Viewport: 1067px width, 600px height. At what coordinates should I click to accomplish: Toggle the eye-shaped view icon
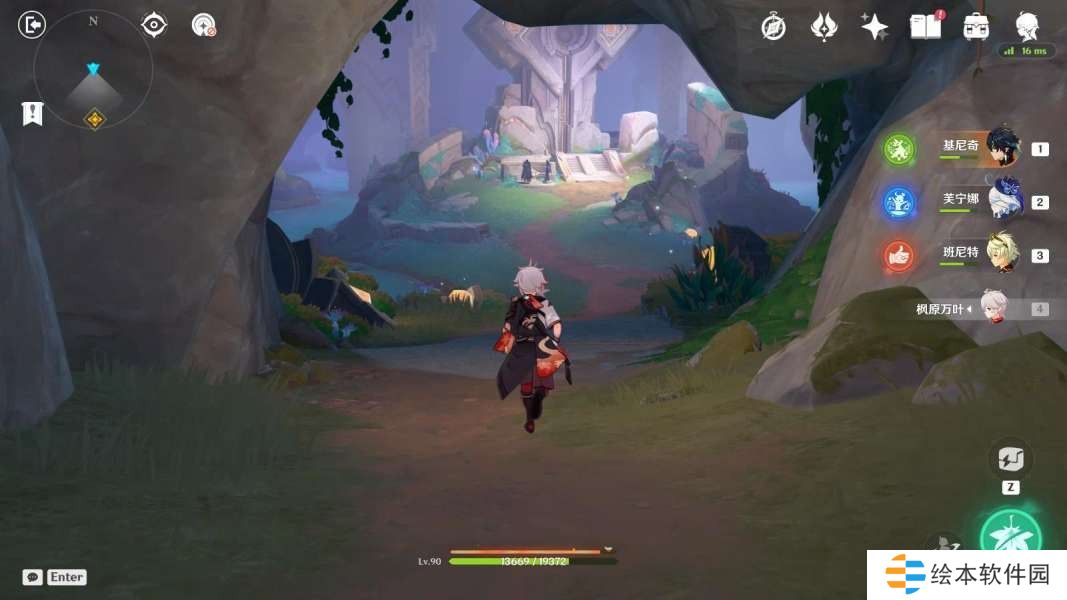[x=154, y=25]
